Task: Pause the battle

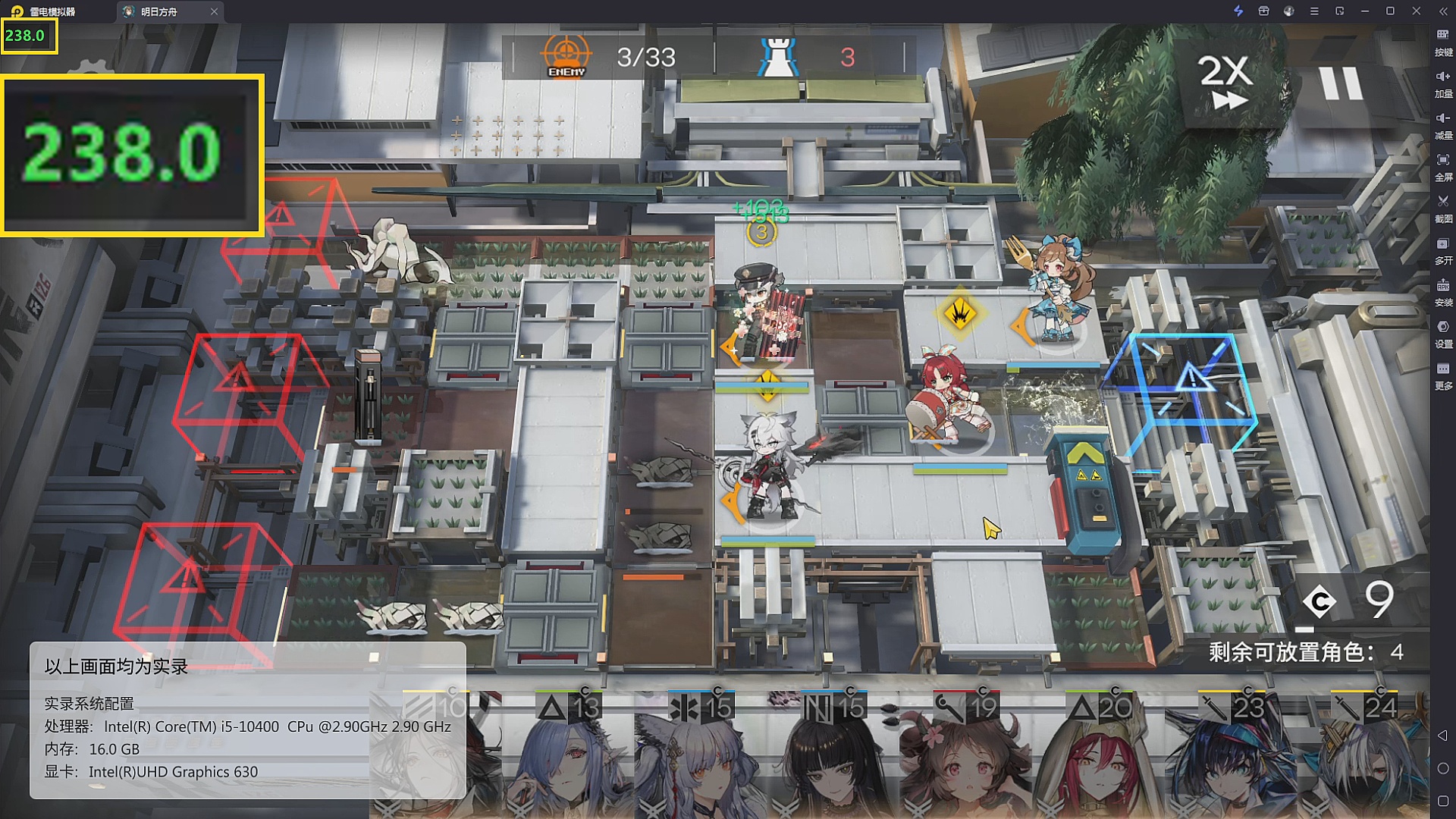Action: tap(1341, 83)
